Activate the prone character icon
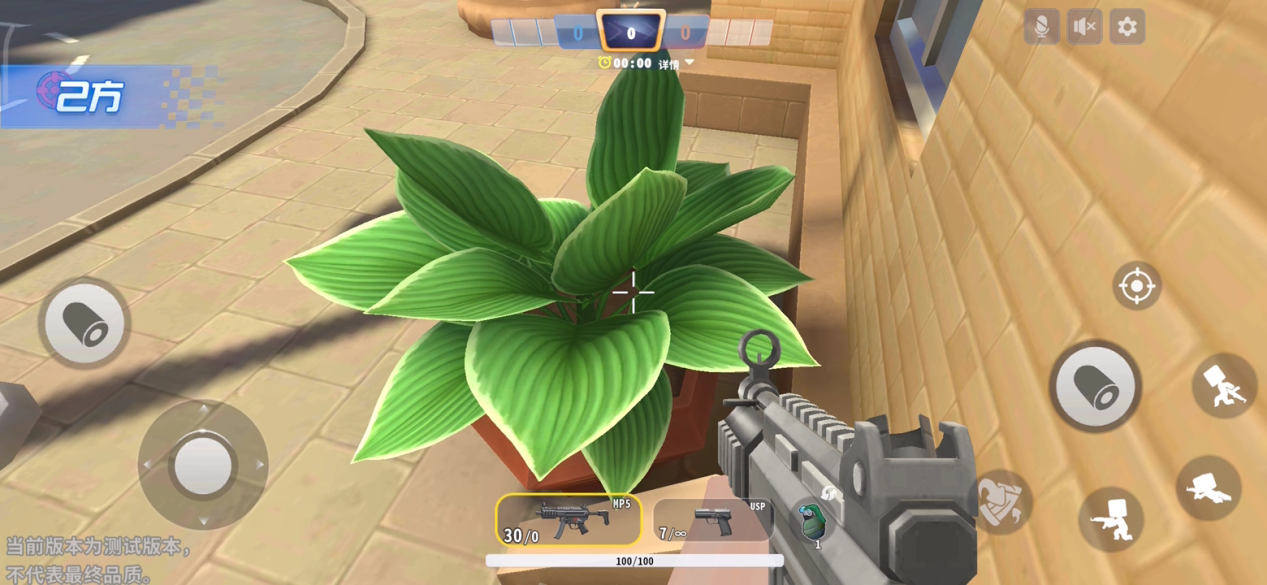The height and width of the screenshot is (585, 1267). [x=1209, y=487]
